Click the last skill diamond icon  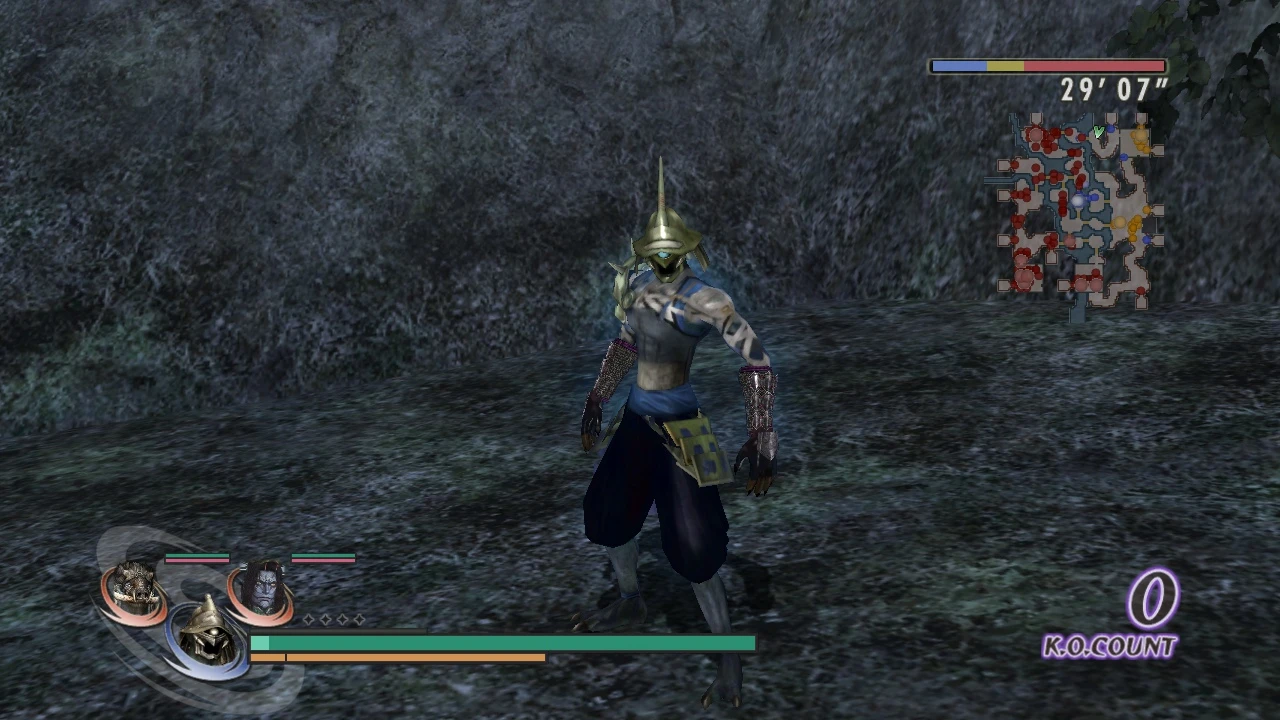tap(359, 619)
